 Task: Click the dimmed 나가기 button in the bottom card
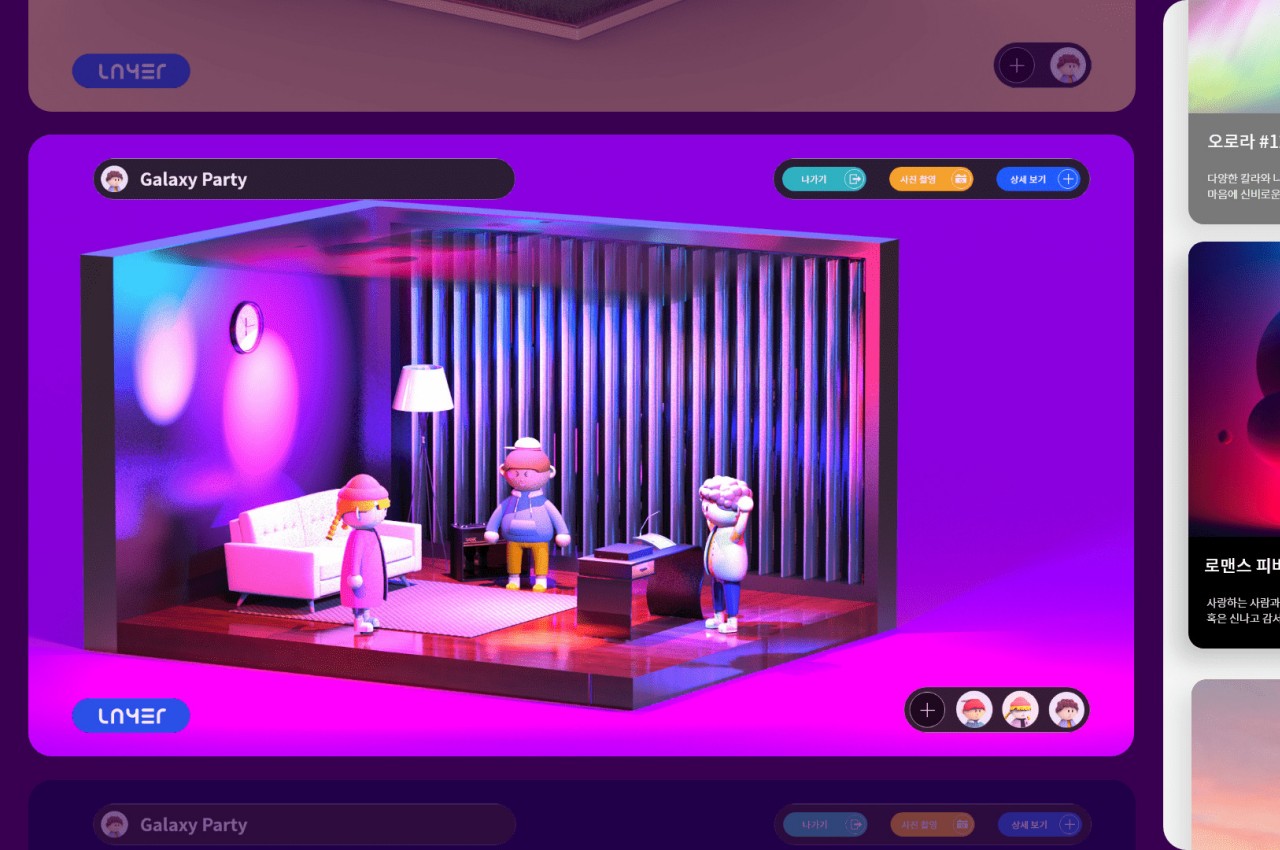824,825
